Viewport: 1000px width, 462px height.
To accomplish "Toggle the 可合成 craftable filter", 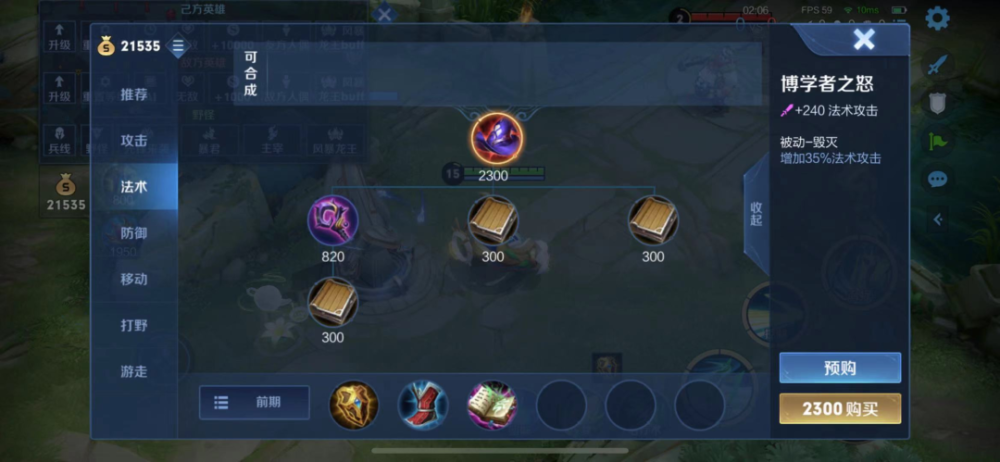I will coord(250,73).
